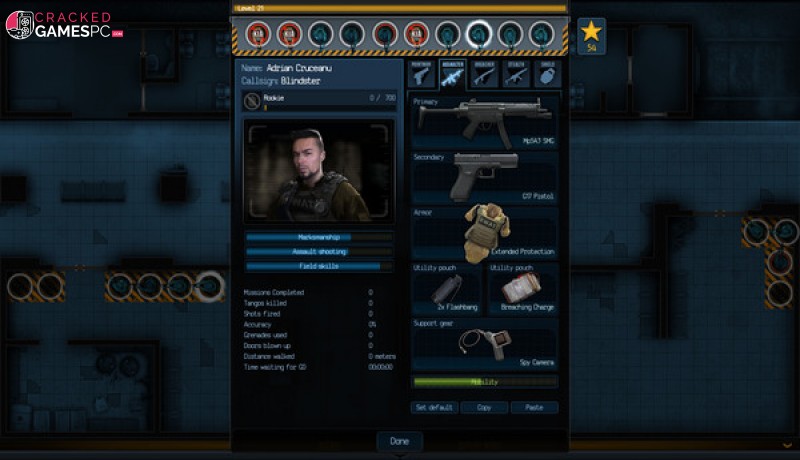Confirm loadout with the Done button

pyautogui.click(x=399, y=441)
